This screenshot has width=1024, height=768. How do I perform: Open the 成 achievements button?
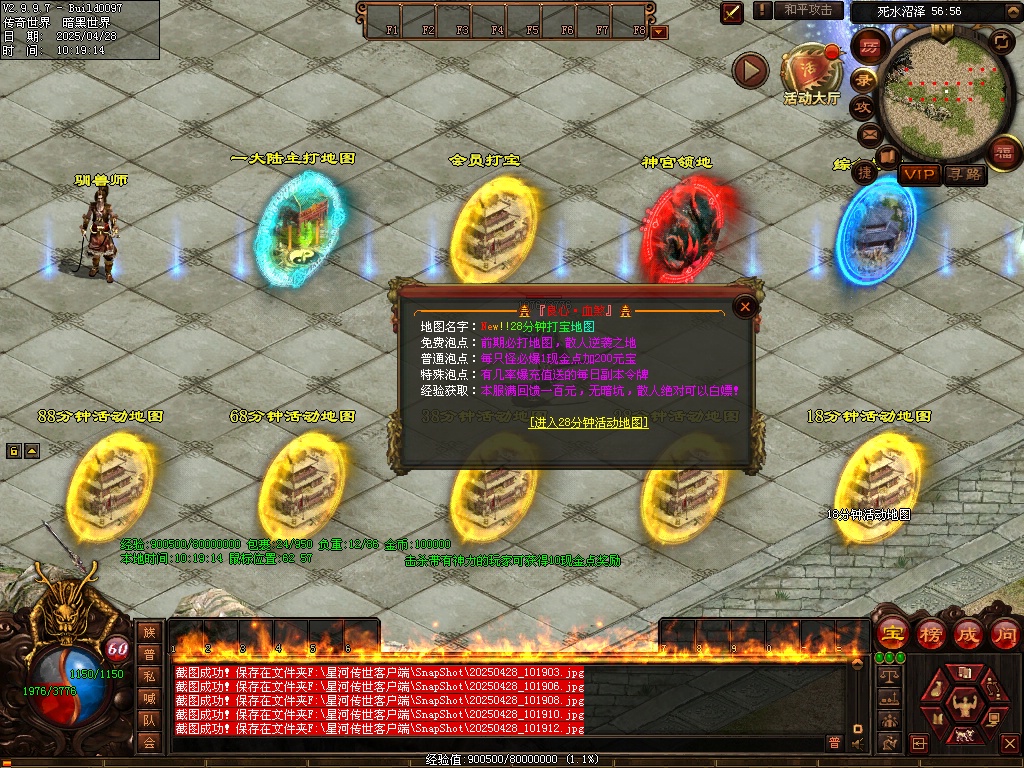968,634
